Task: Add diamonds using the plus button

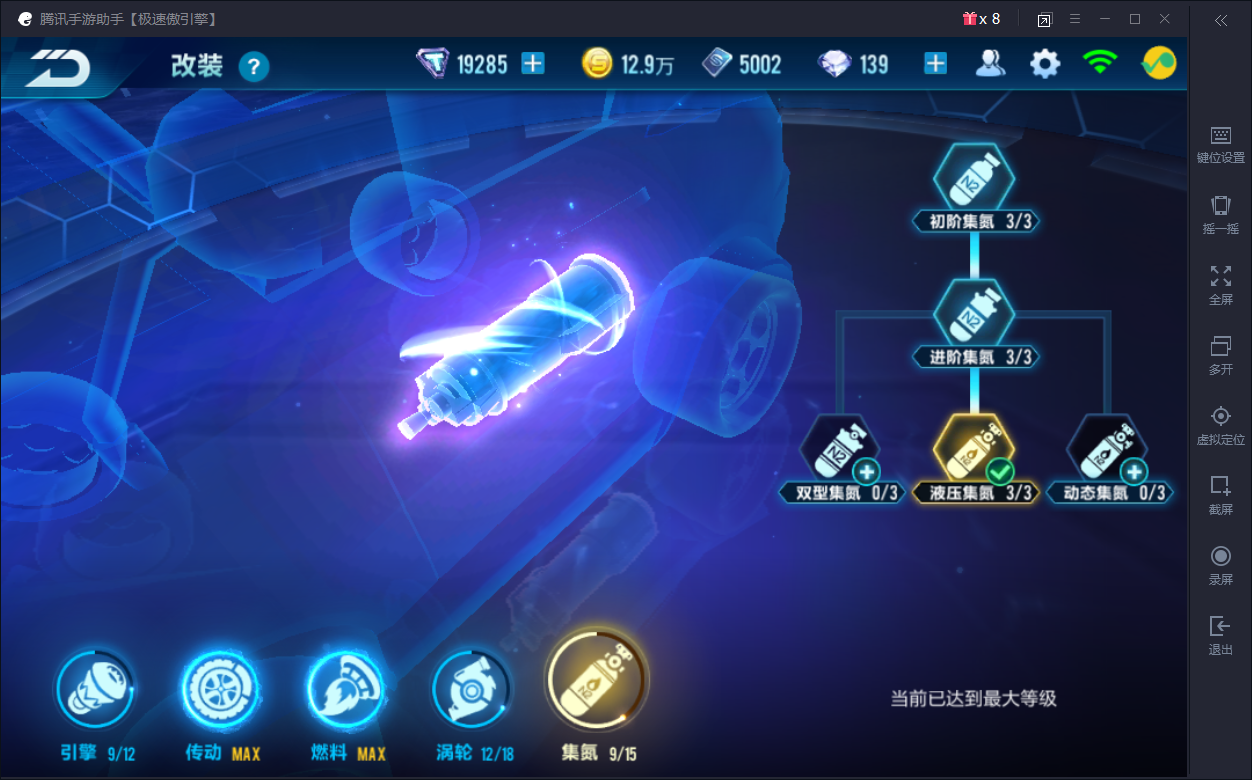Action: coord(935,64)
